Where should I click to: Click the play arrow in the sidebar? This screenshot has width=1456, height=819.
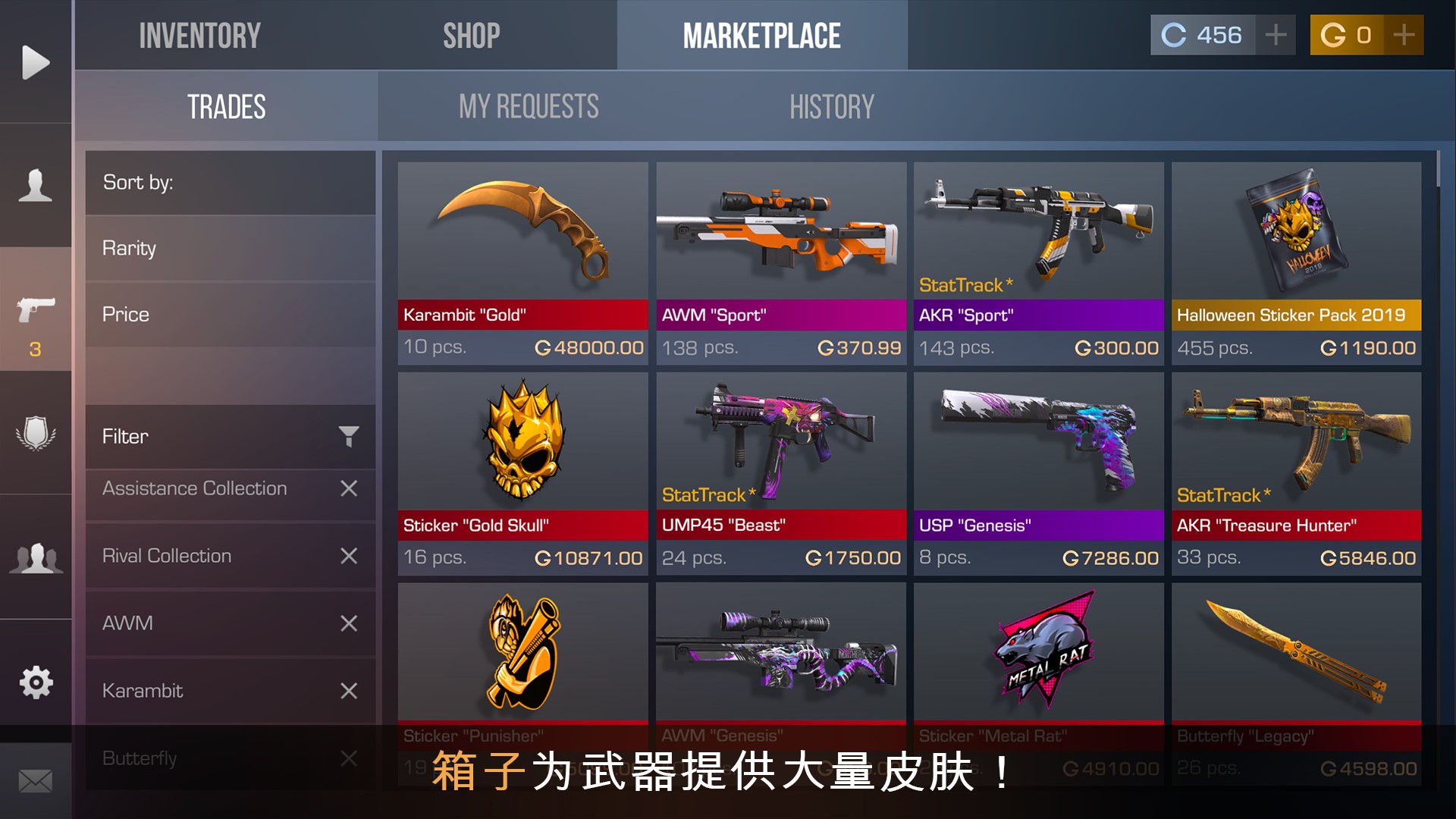coord(36,62)
